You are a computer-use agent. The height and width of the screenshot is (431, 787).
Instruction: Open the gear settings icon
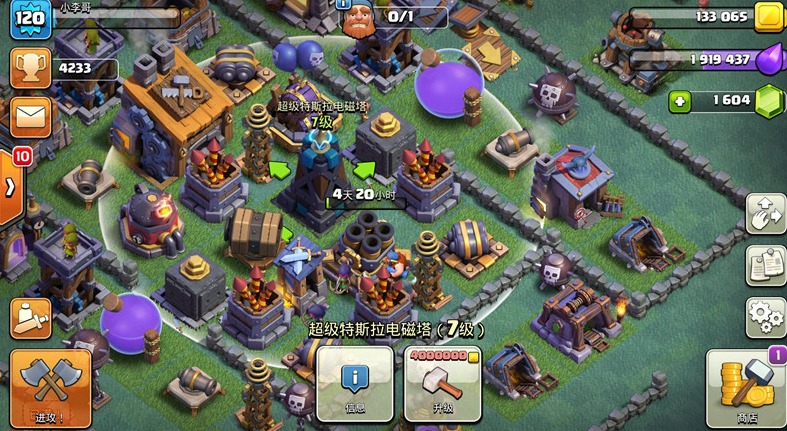pyautogui.click(x=765, y=317)
